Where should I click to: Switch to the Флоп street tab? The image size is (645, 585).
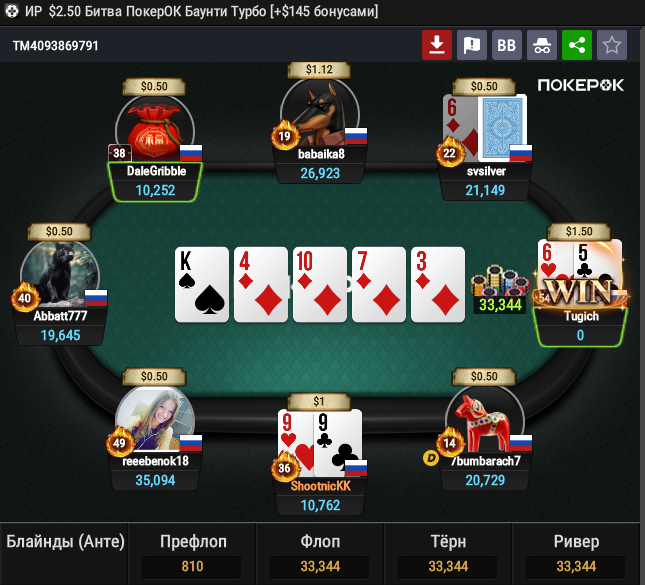tap(321, 555)
